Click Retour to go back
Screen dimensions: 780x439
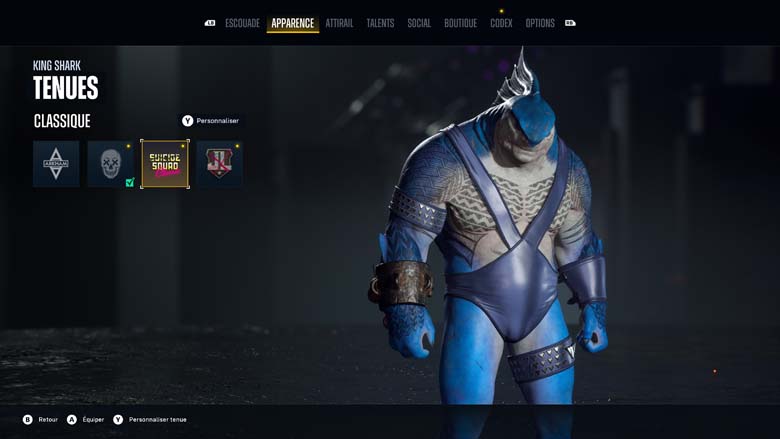41,420
